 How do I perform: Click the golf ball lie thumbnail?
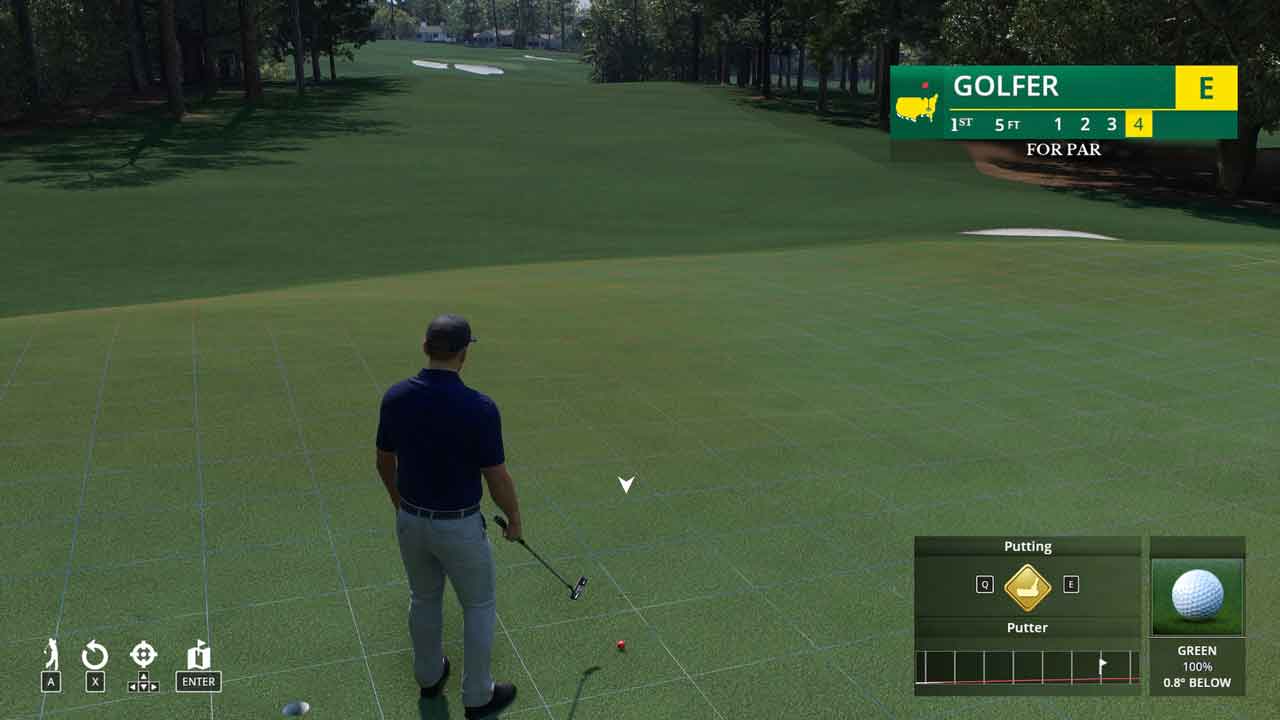1197,596
